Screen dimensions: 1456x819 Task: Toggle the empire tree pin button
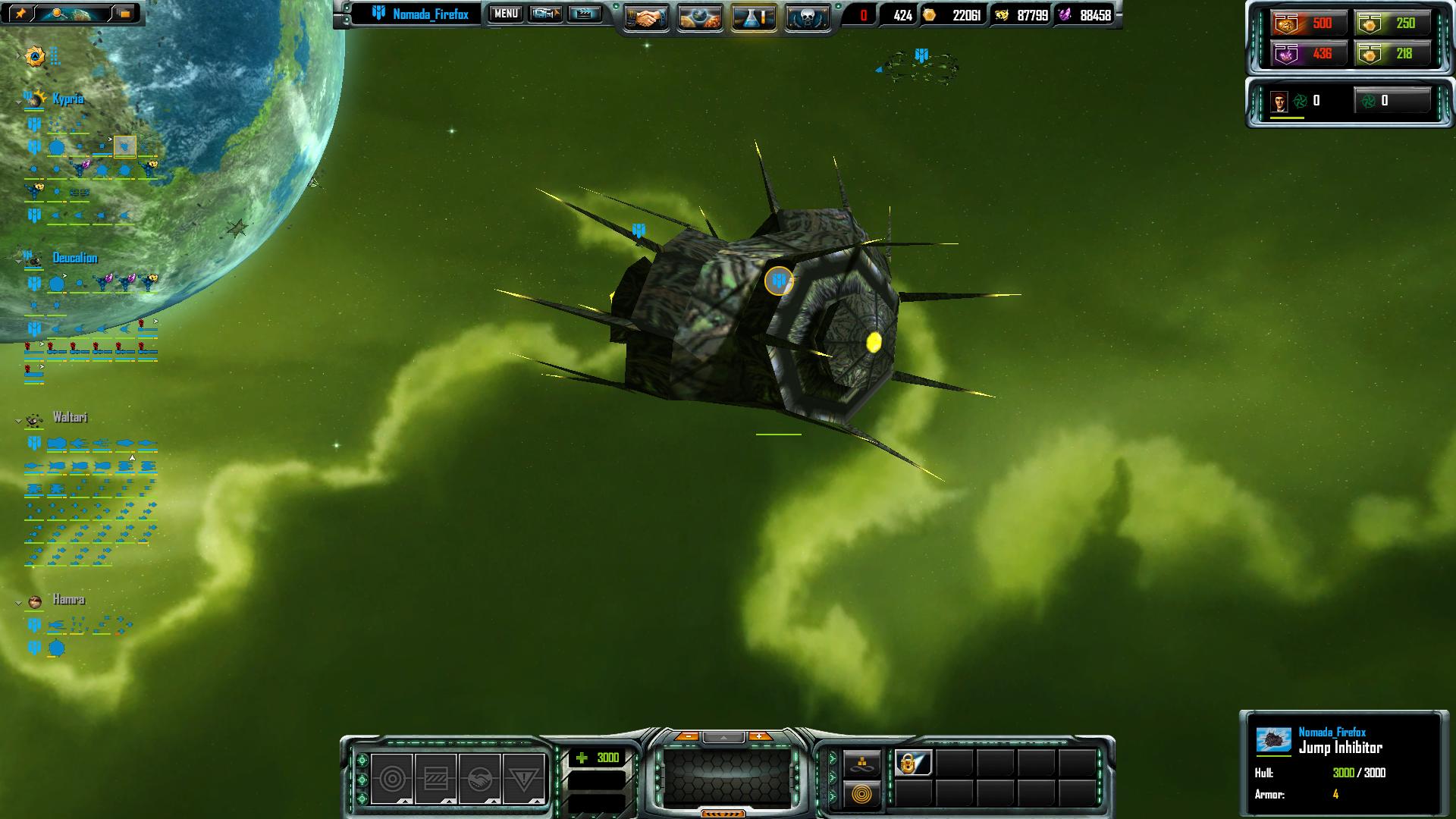pyautogui.click(x=20, y=14)
